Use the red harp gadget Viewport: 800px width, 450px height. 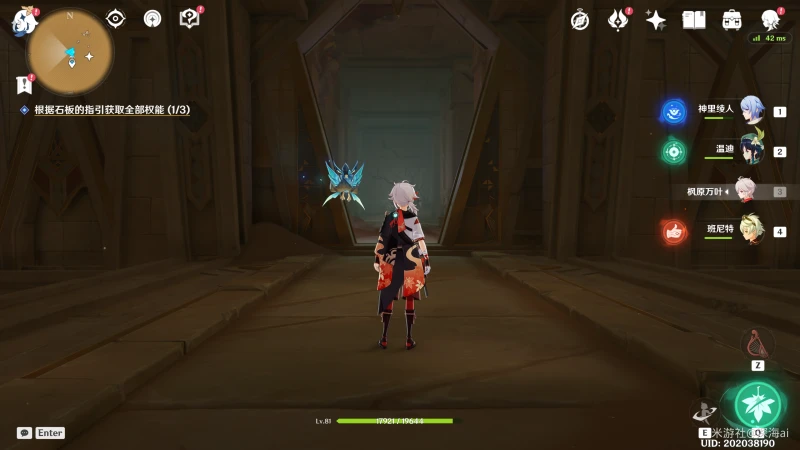(x=757, y=344)
